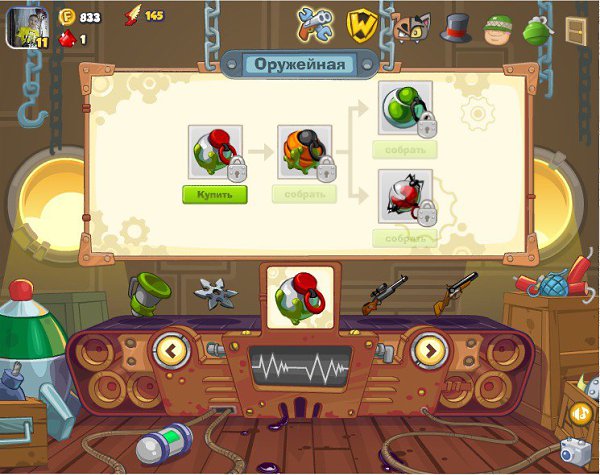Select the locked green twin-grenade upgrade
The image size is (600, 475).
point(404,109)
